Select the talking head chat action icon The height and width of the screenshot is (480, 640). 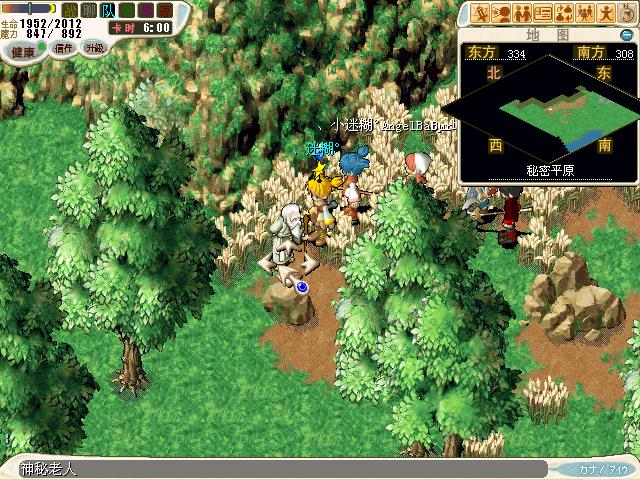pyautogui.click(x=501, y=13)
